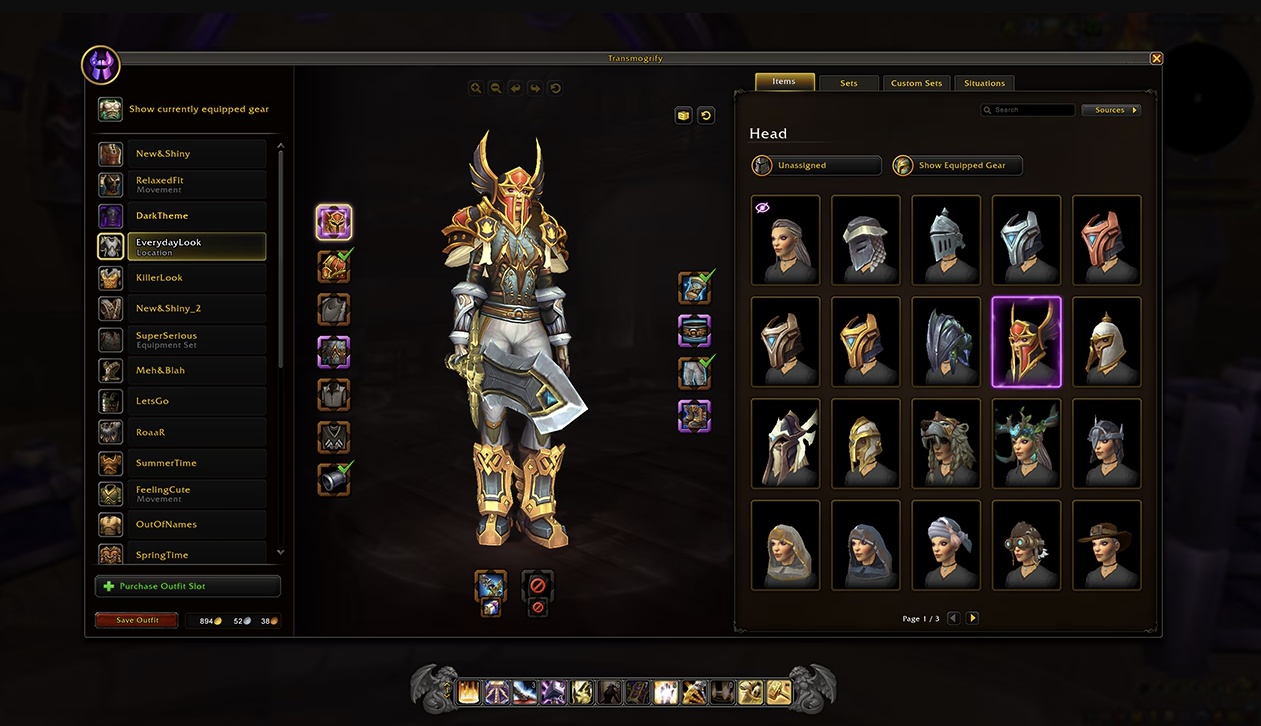Click the appearance Search field

(1032, 110)
